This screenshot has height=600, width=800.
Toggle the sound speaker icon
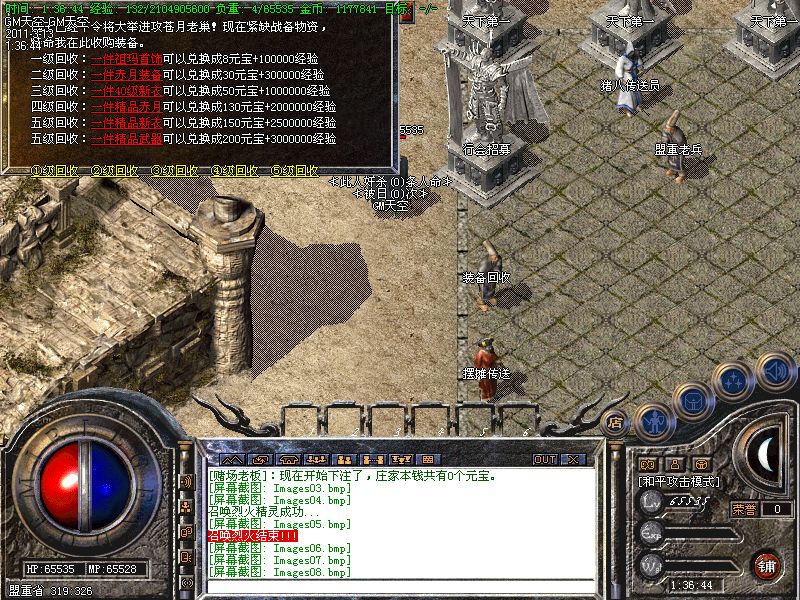pos(774,371)
